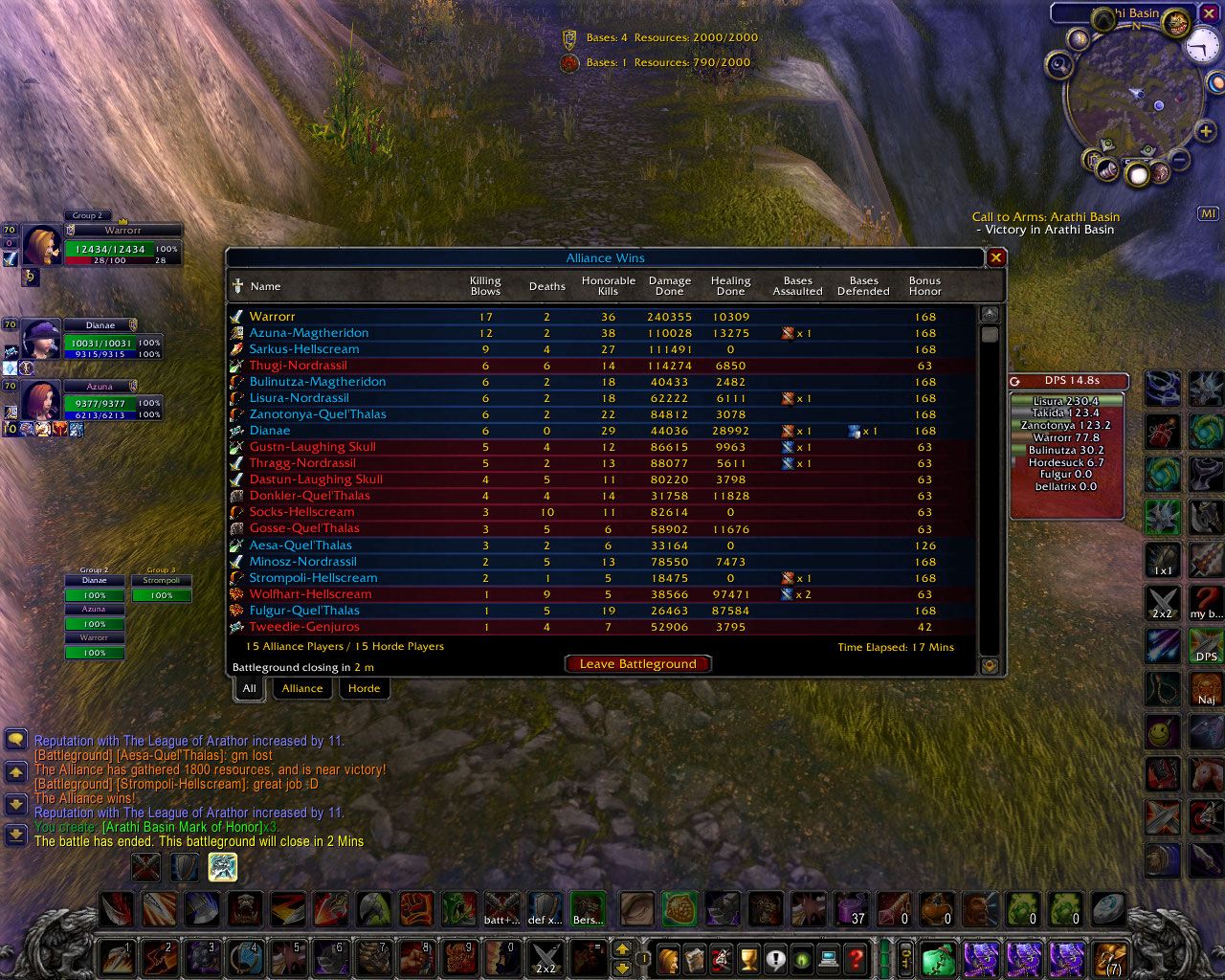The height and width of the screenshot is (980, 1225).
Task: Select the All players scoreboard tab
Action: pyautogui.click(x=249, y=688)
